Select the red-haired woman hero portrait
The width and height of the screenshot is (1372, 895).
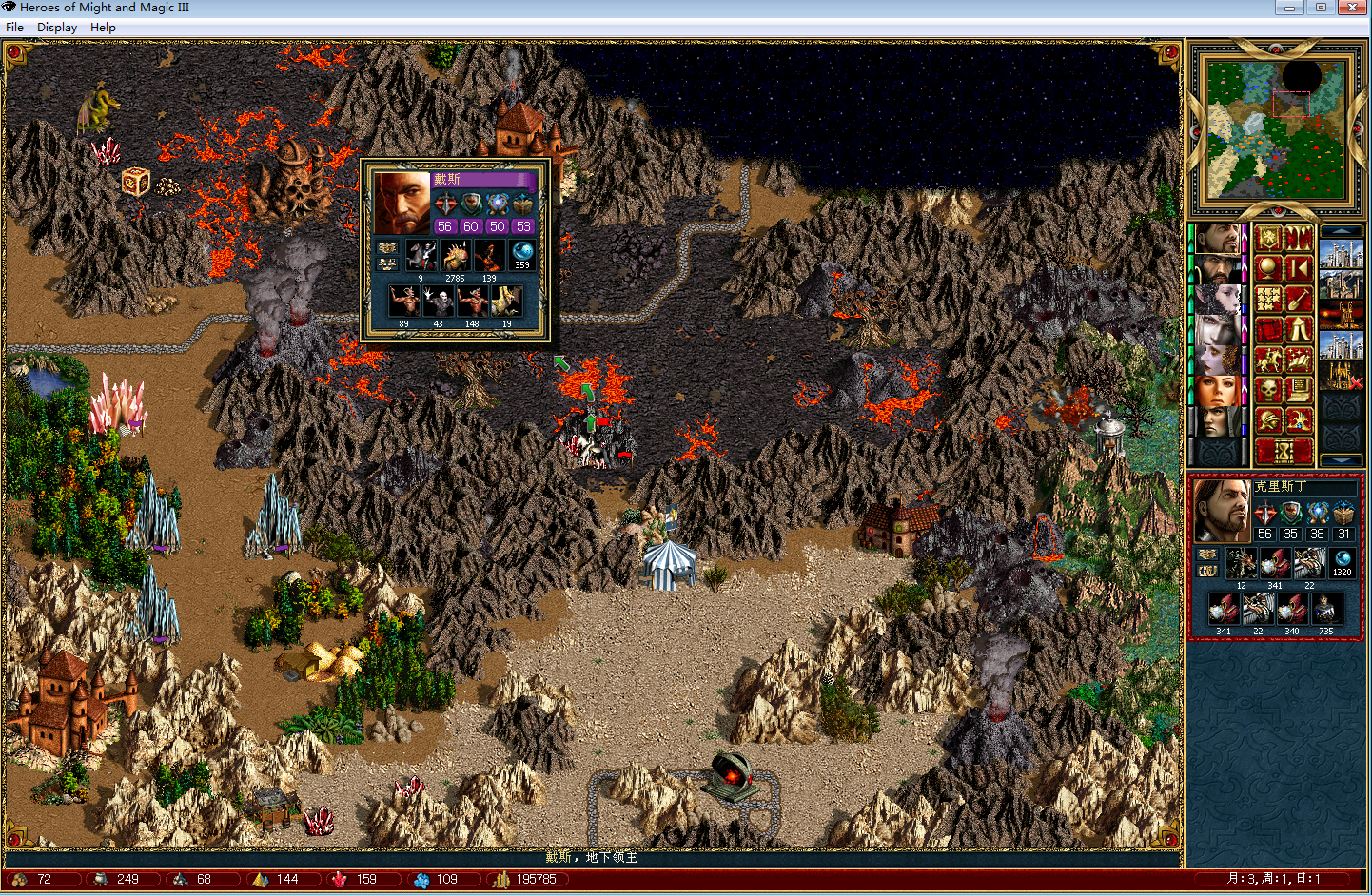click(1217, 391)
